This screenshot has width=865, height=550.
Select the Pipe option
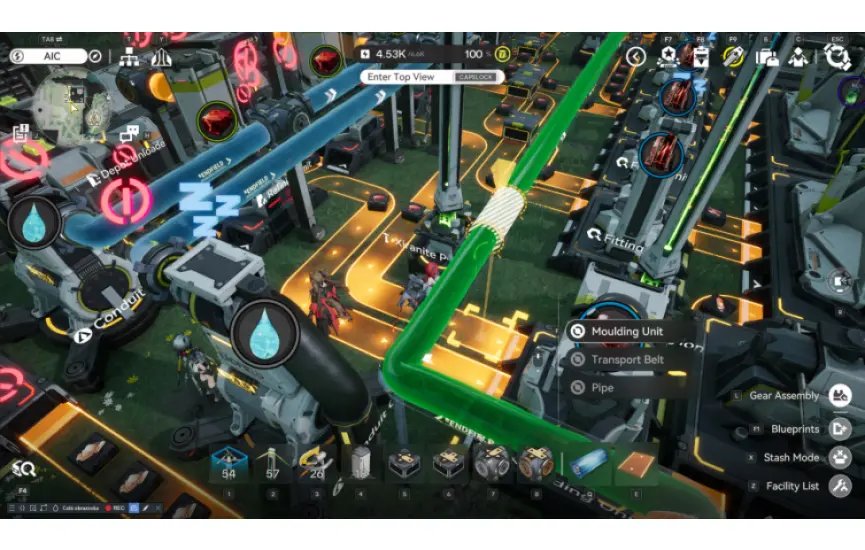point(602,387)
